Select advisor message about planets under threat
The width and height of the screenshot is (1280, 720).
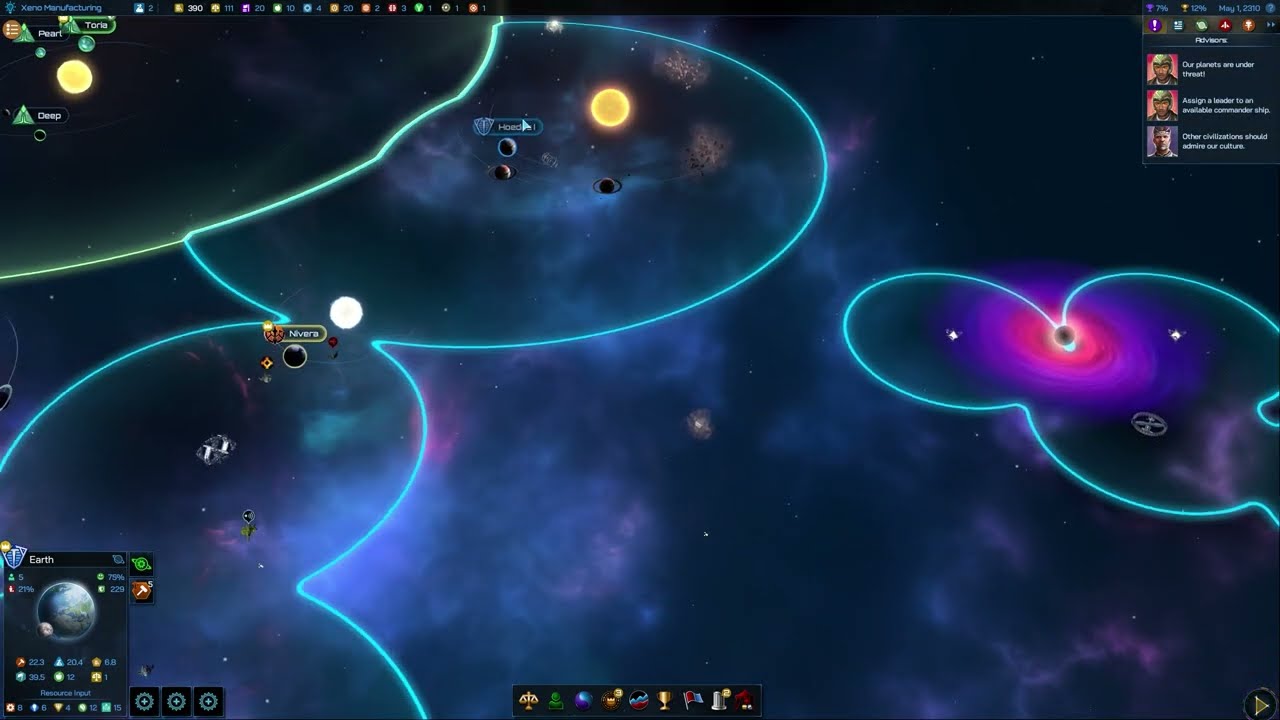point(1210,69)
